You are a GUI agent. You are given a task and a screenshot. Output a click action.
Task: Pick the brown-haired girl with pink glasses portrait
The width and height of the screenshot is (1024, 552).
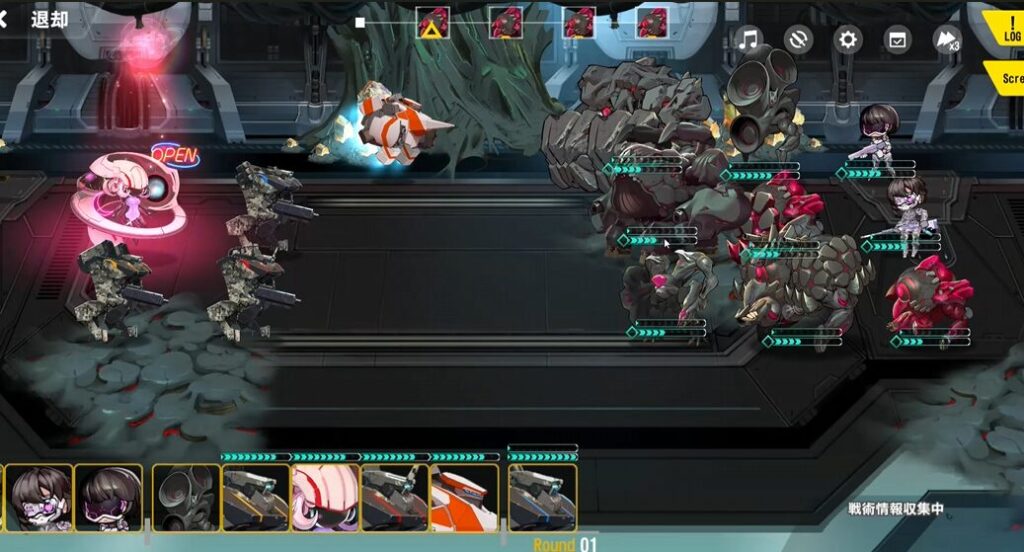[x=40, y=497]
